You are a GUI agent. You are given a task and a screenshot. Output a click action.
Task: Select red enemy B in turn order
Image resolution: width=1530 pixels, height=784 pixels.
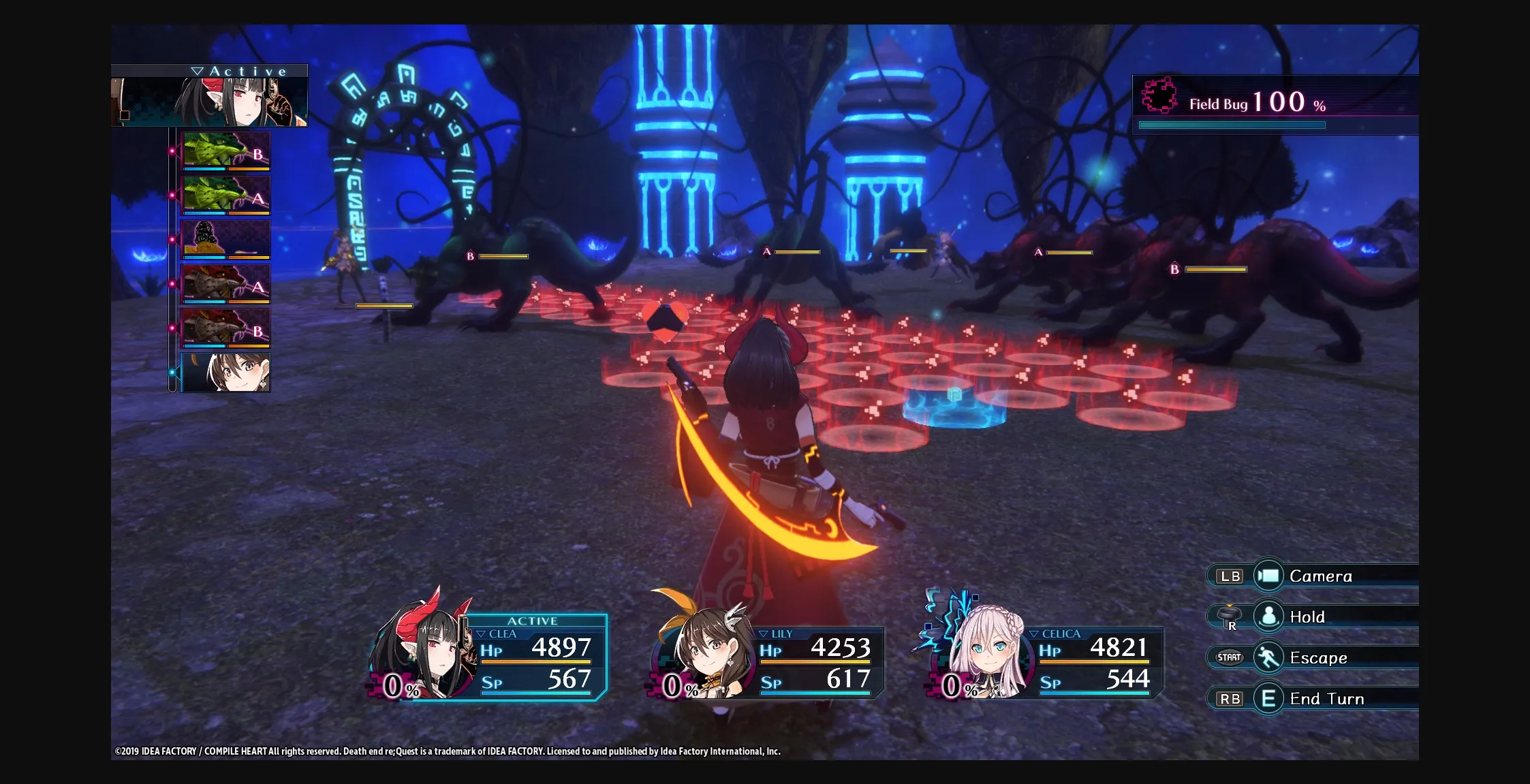225,328
